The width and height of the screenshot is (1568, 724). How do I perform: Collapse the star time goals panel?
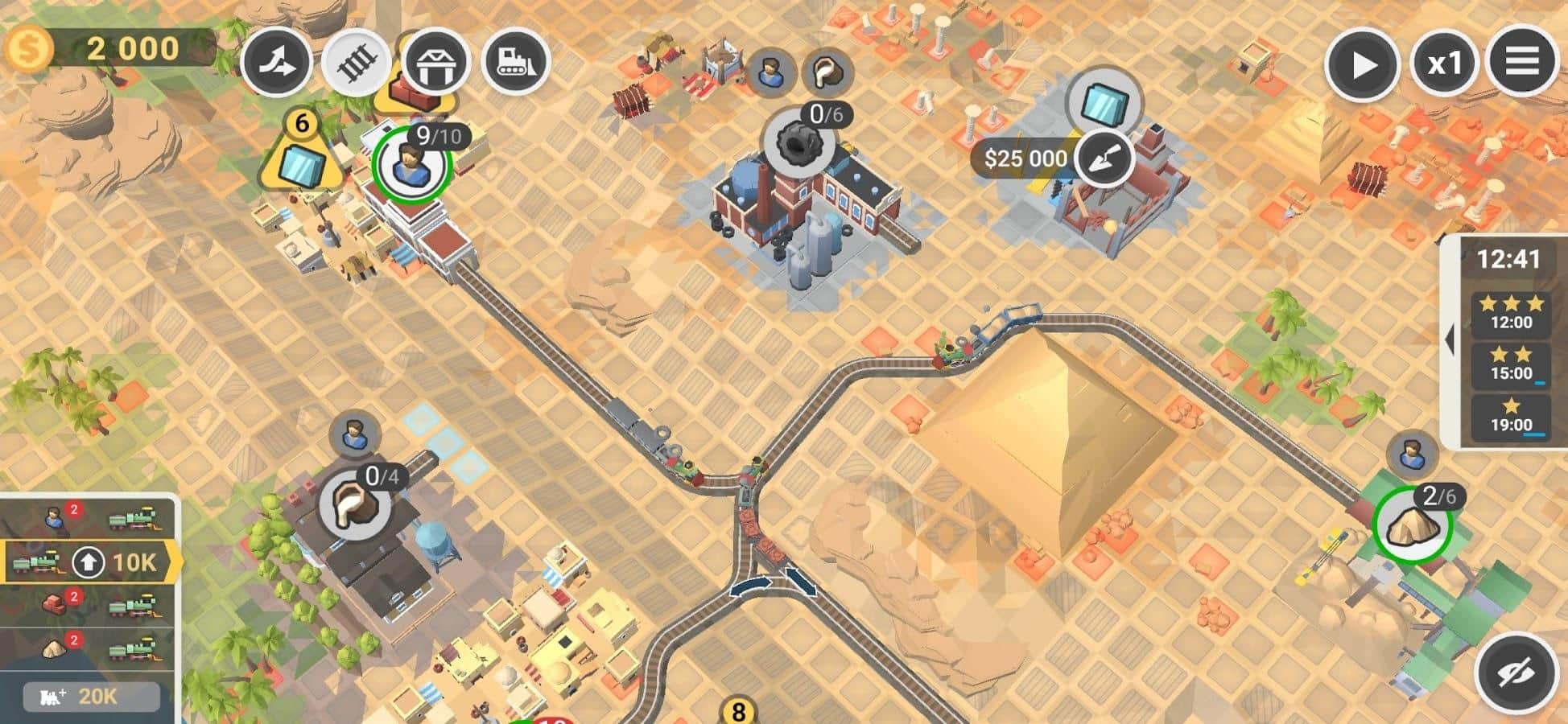click(x=1450, y=341)
